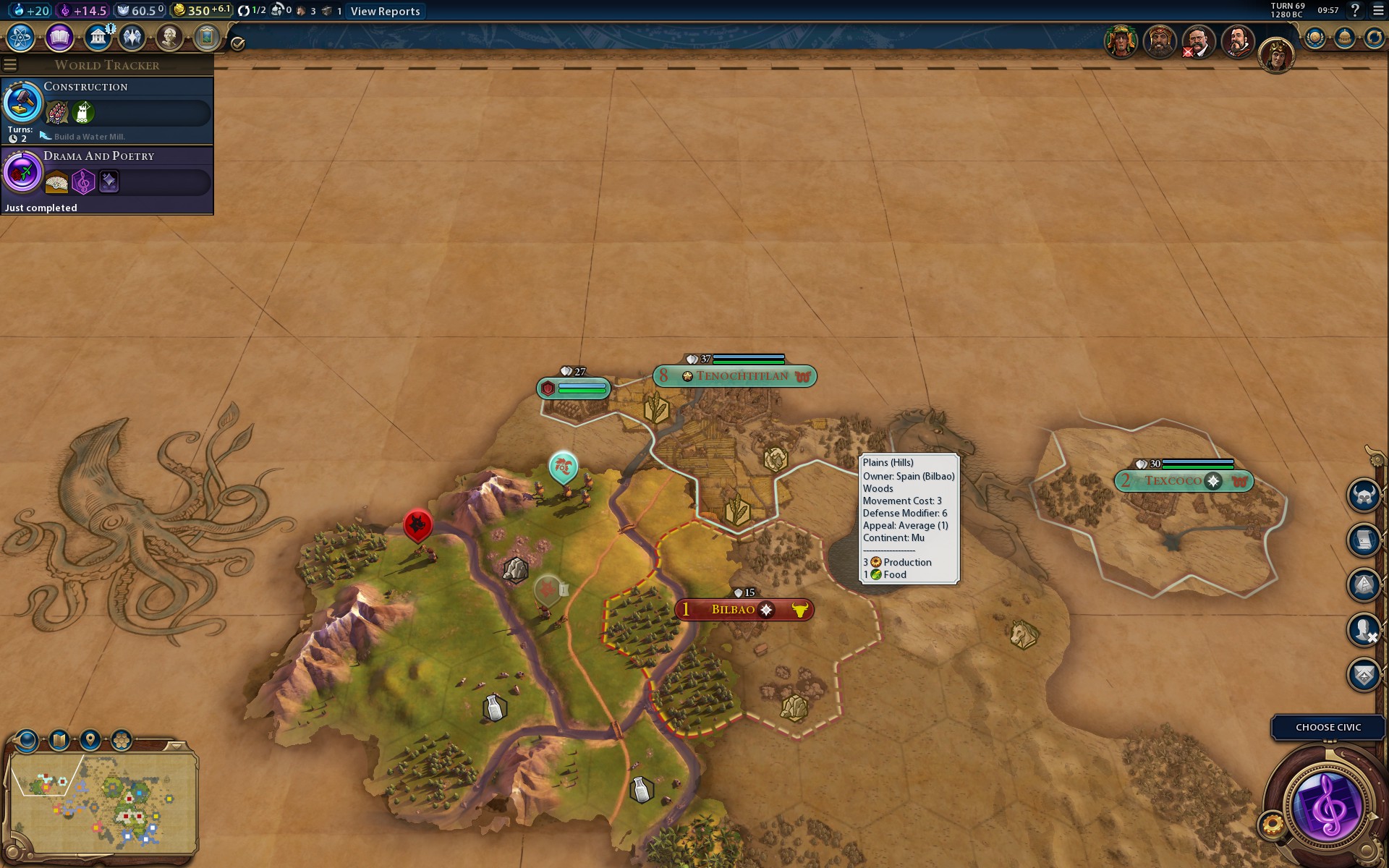Image resolution: width=1389 pixels, height=868 pixels.
Task: Open the great people bust icon
Action: pos(169,37)
